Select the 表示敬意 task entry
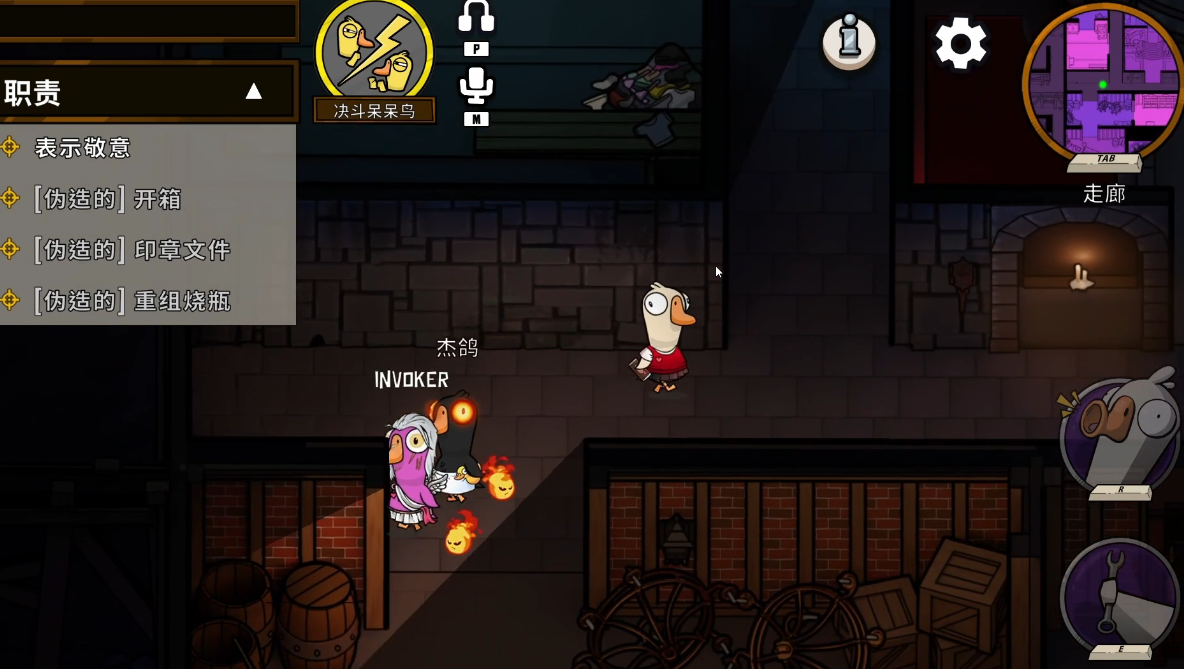The height and width of the screenshot is (669, 1184). click(x=83, y=148)
